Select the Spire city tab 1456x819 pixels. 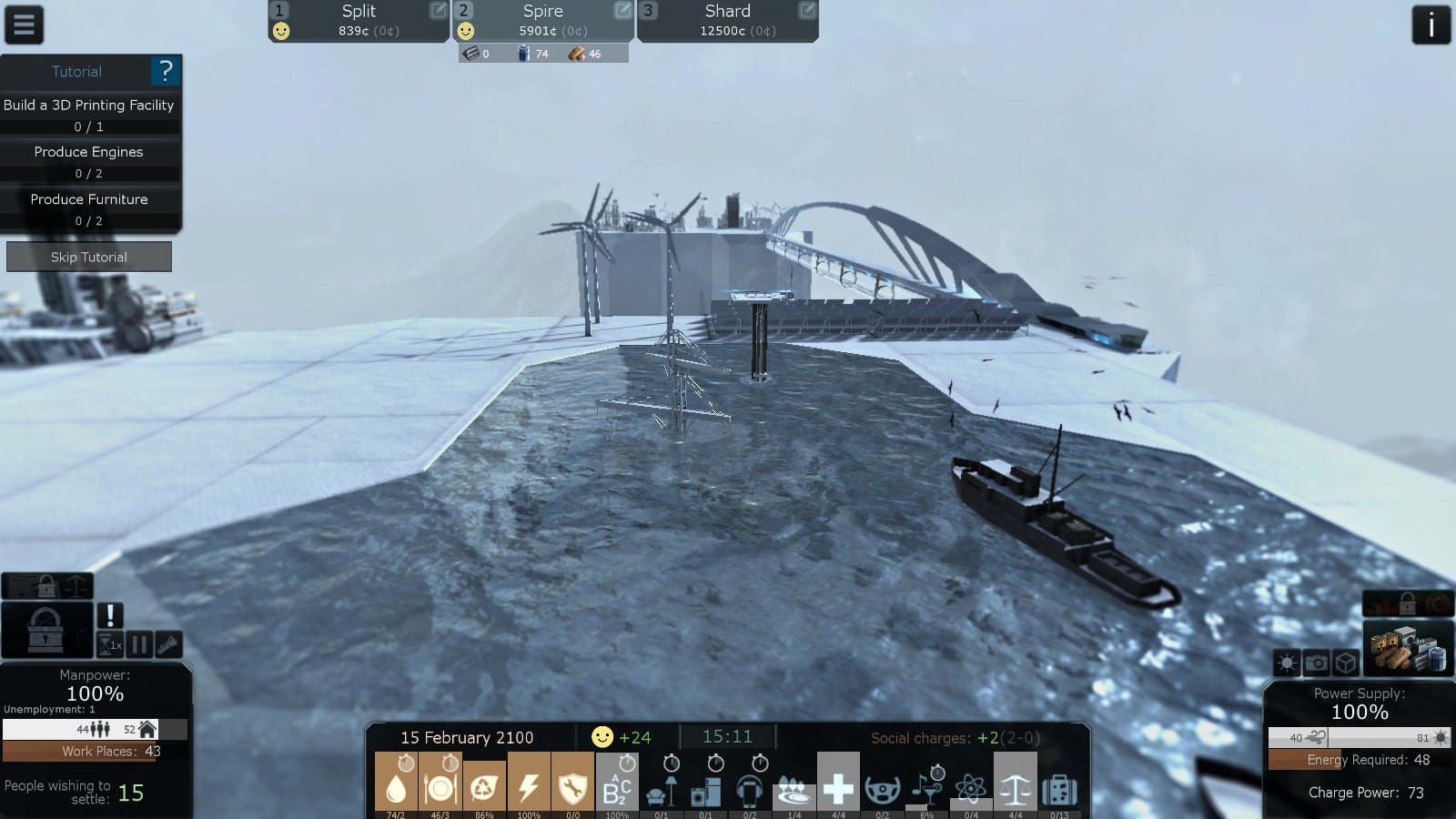543,20
